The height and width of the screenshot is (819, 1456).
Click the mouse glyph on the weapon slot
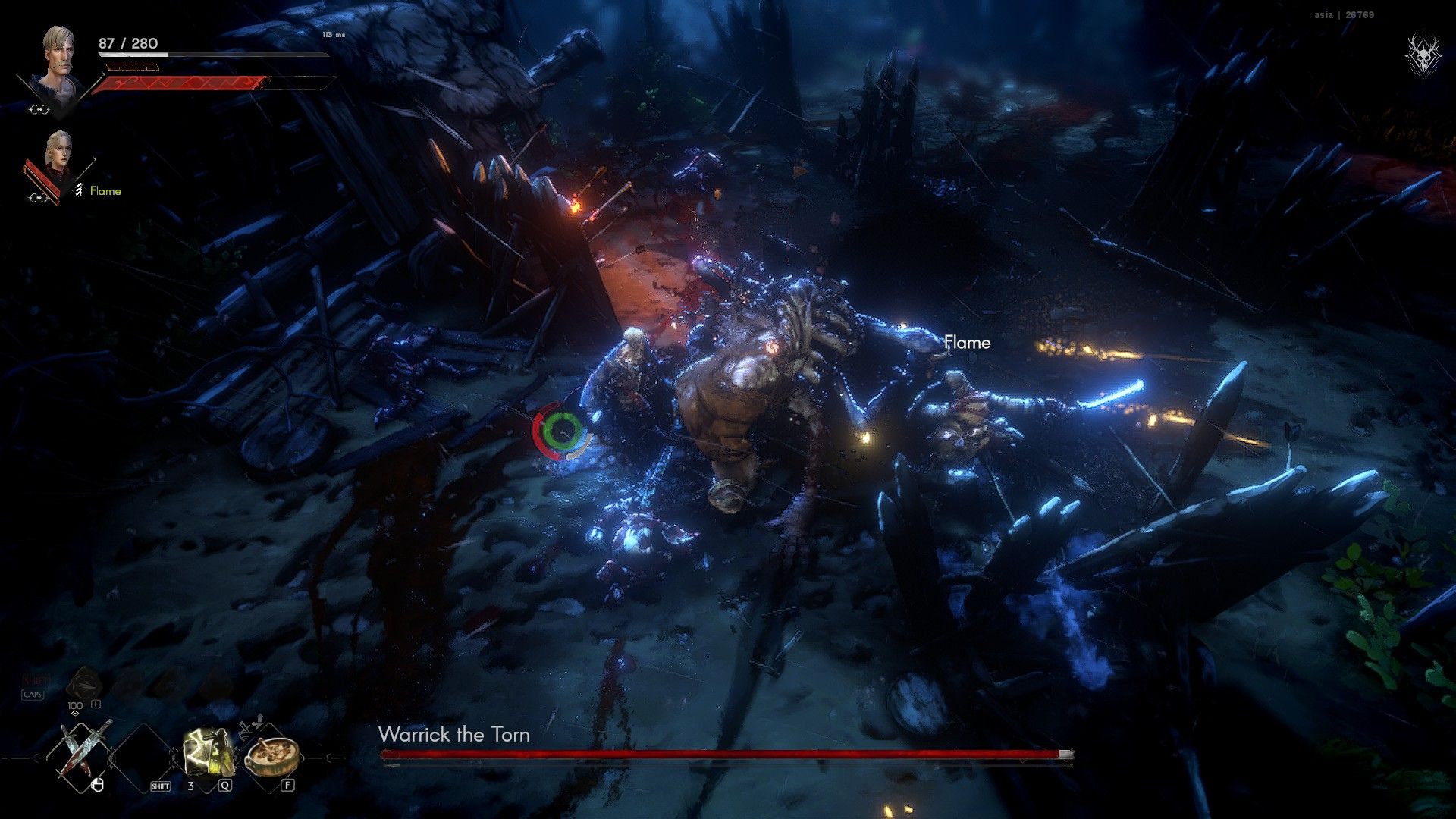pos(98,785)
